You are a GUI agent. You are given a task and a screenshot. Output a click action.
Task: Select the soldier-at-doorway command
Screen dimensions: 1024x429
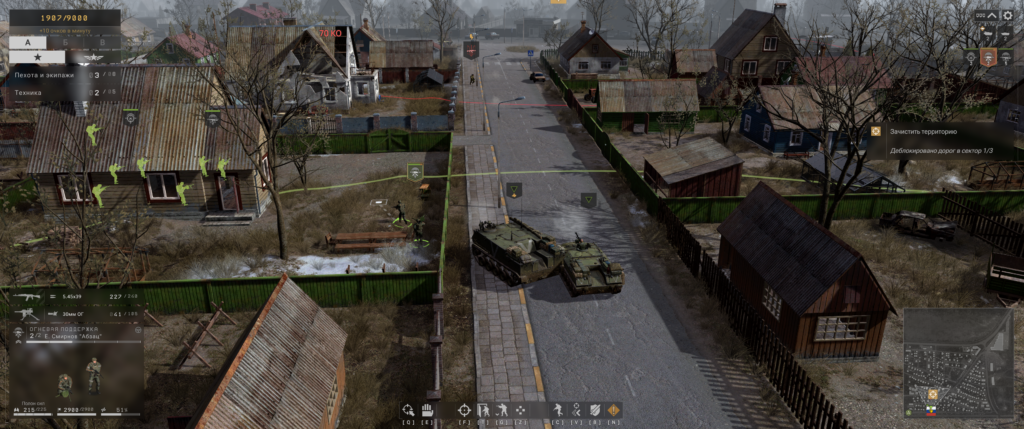[x=483, y=409]
